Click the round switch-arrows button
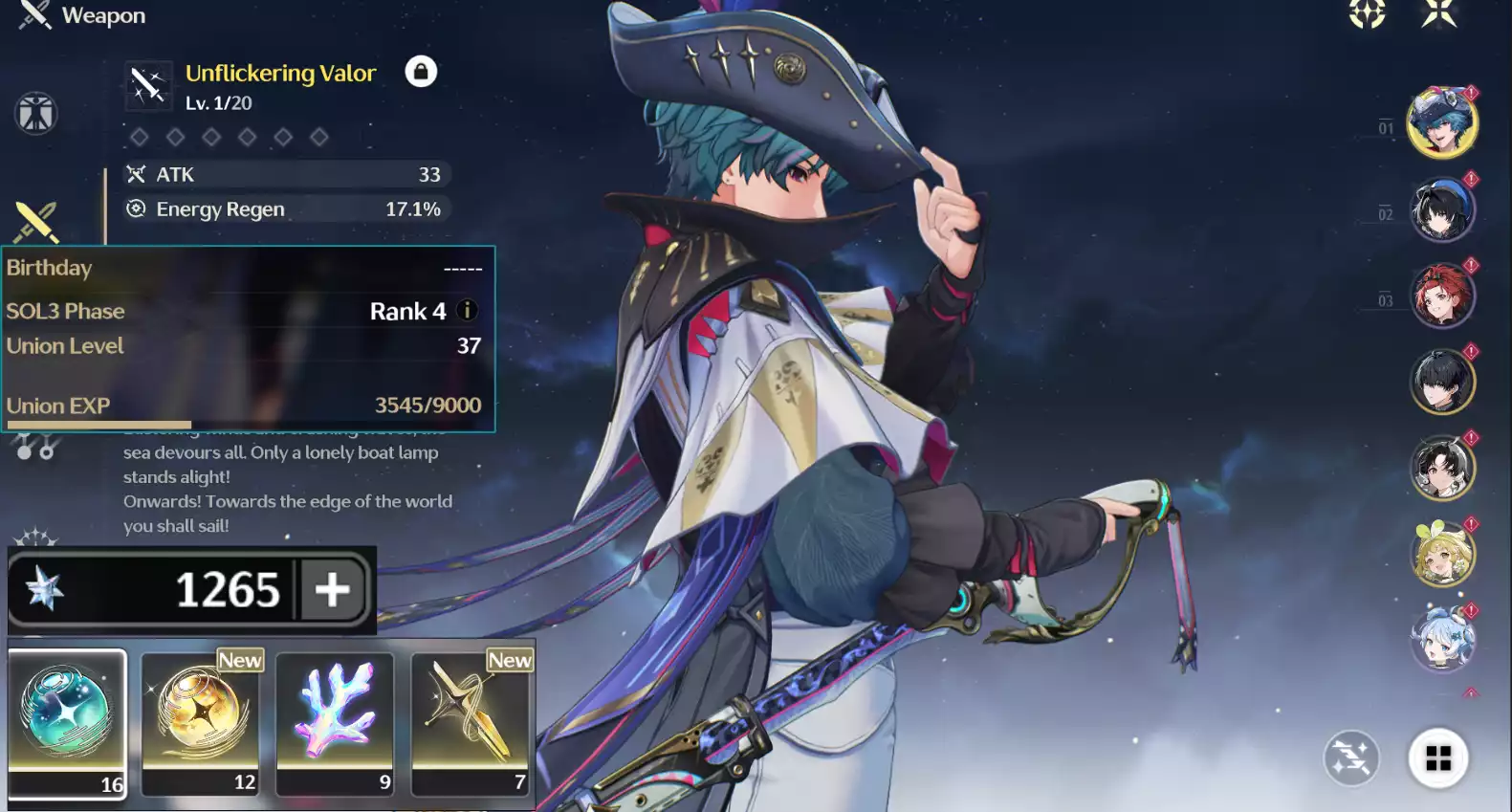This screenshot has width=1512, height=812. (1351, 758)
